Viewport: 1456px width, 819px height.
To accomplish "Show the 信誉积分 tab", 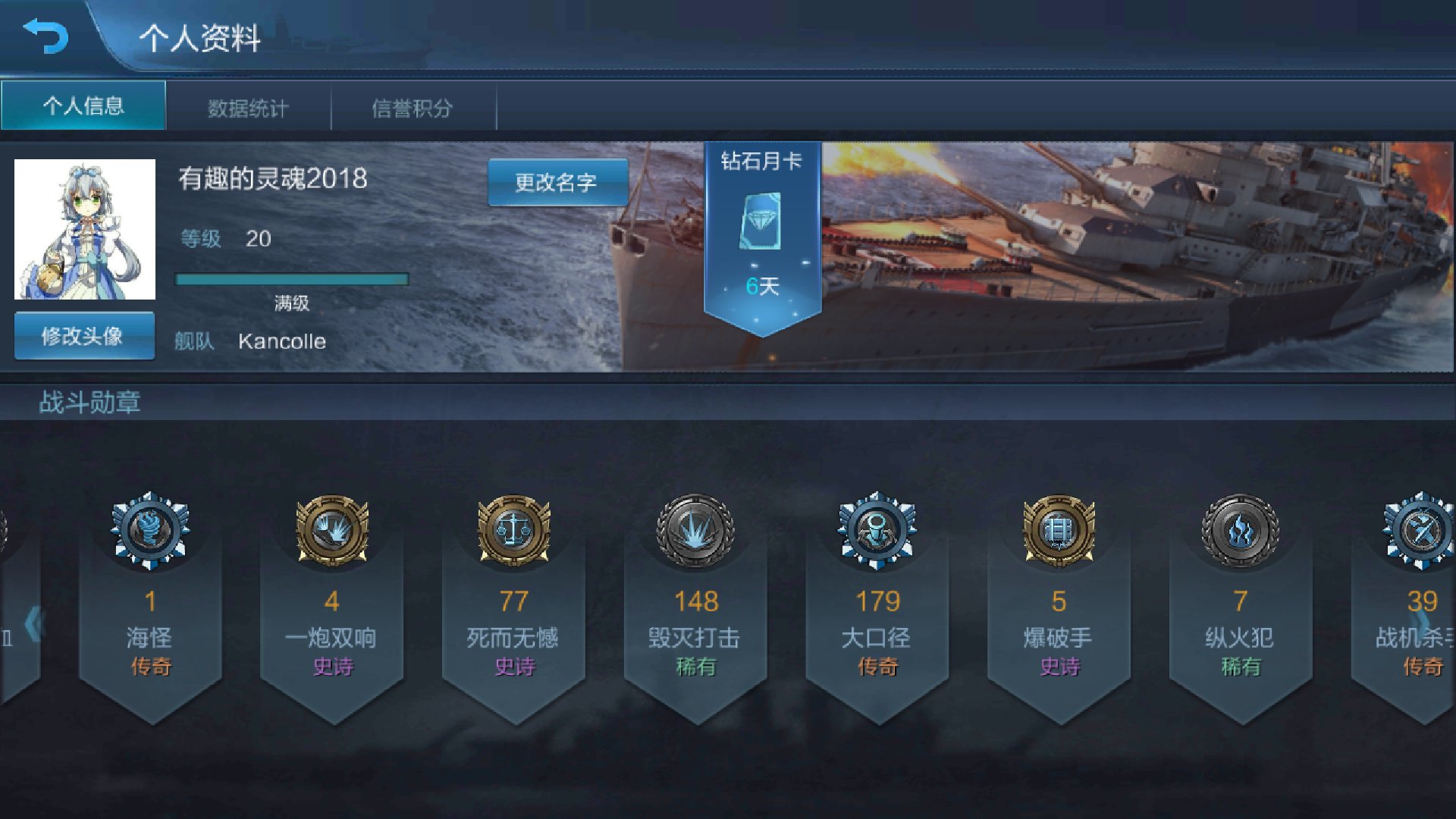I will pyautogui.click(x=413, y=108).
